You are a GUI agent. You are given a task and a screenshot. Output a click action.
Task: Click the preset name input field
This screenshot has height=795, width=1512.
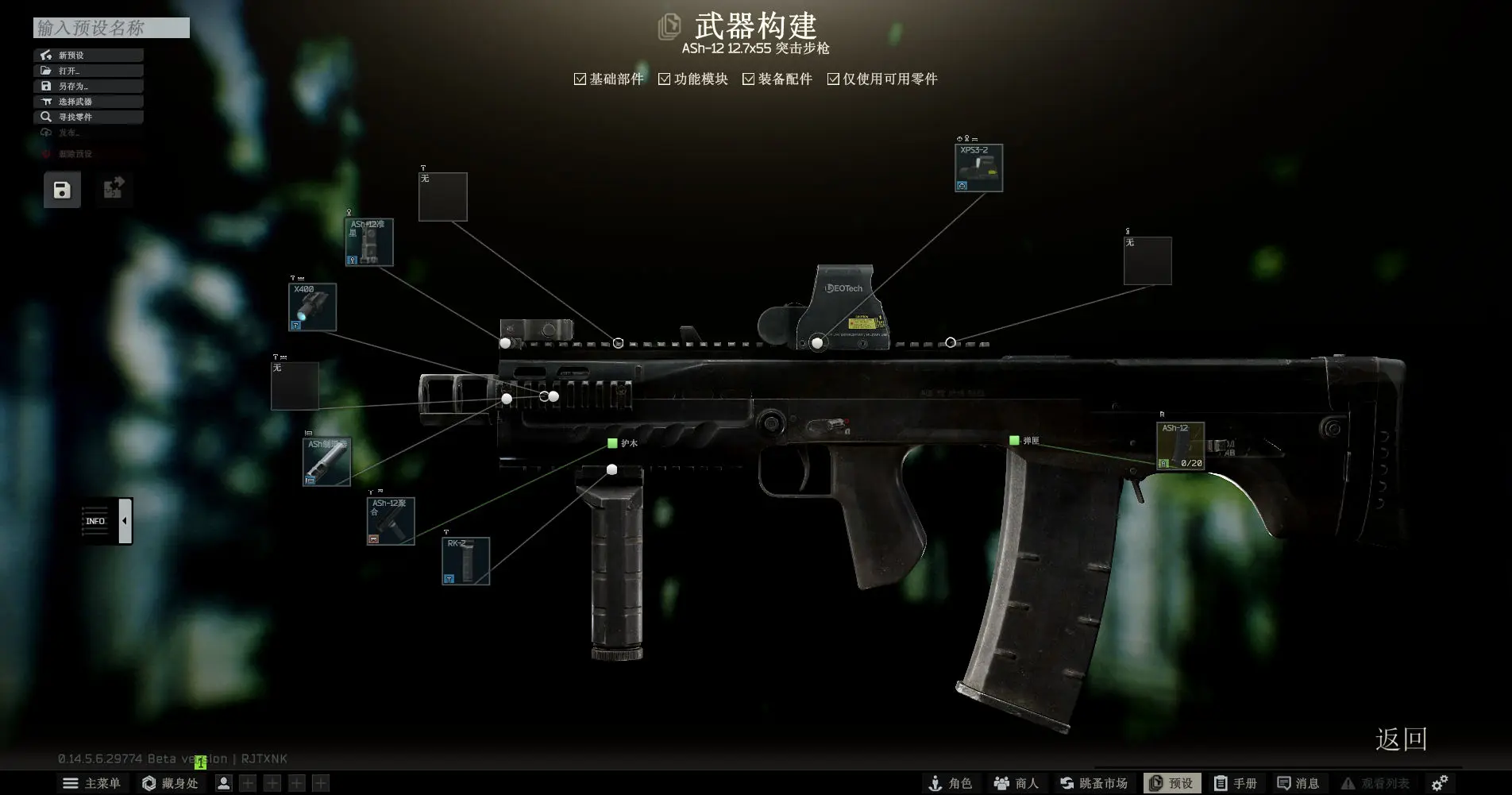(x=110, y=29)
